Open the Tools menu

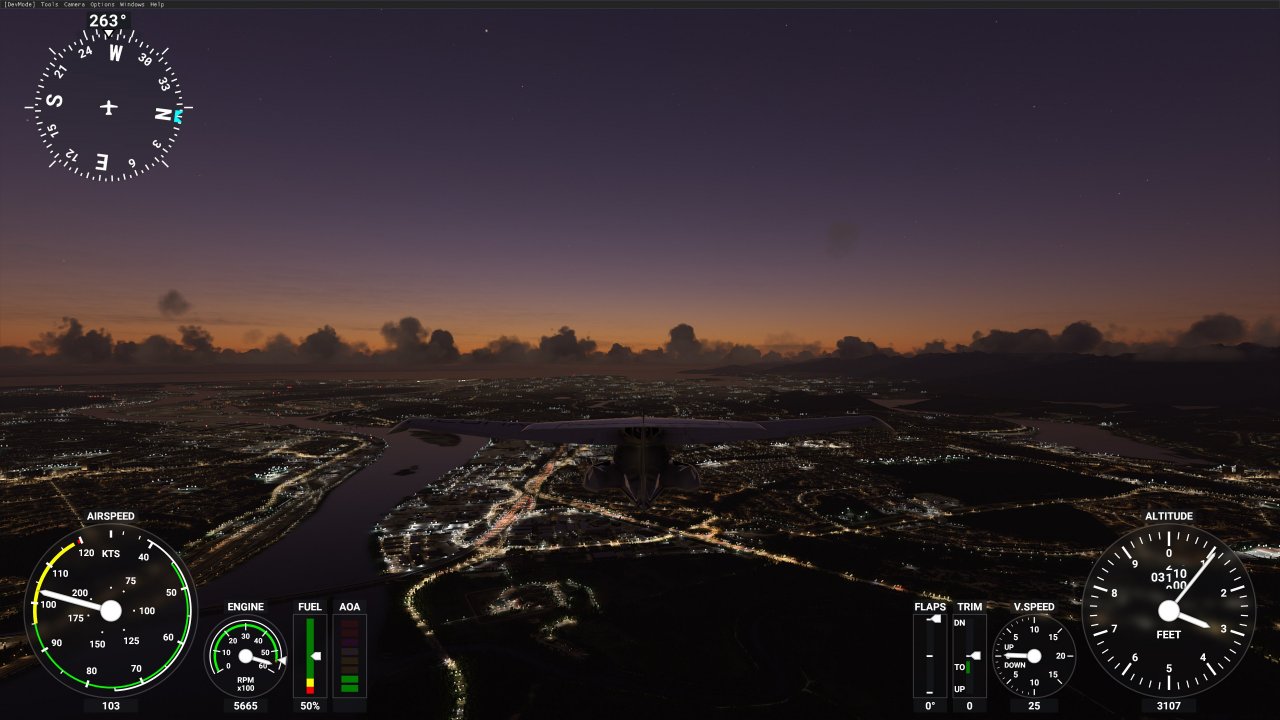50,4
